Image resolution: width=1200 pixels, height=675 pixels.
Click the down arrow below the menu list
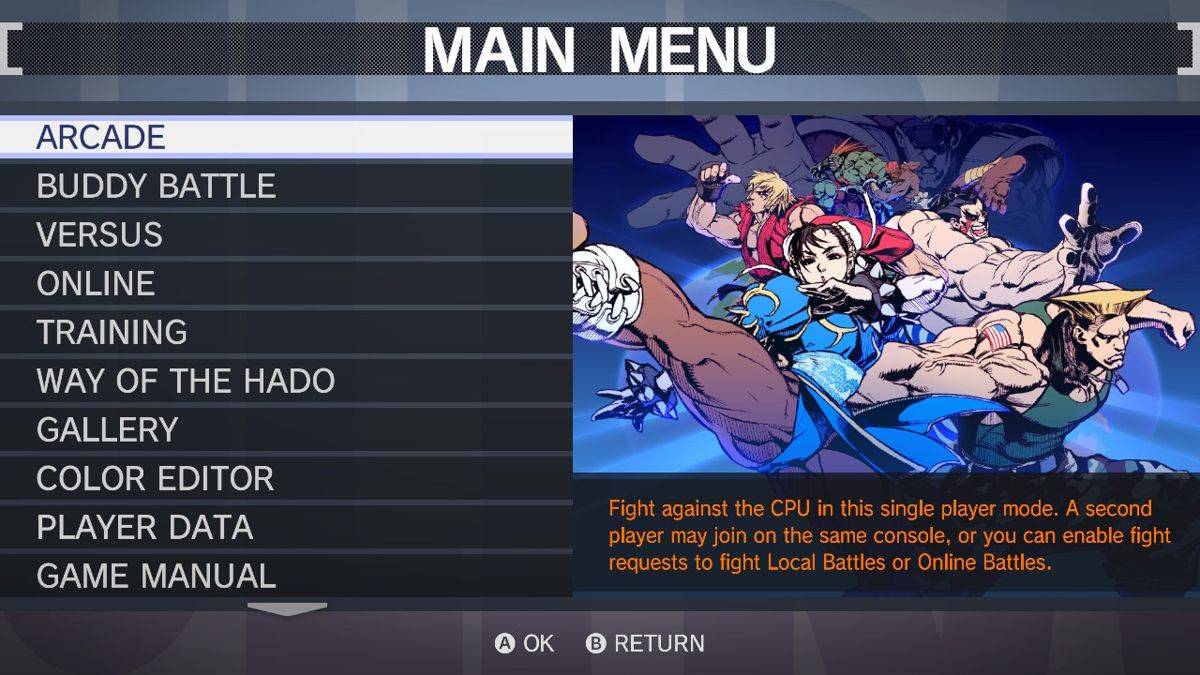click(287, 609)
